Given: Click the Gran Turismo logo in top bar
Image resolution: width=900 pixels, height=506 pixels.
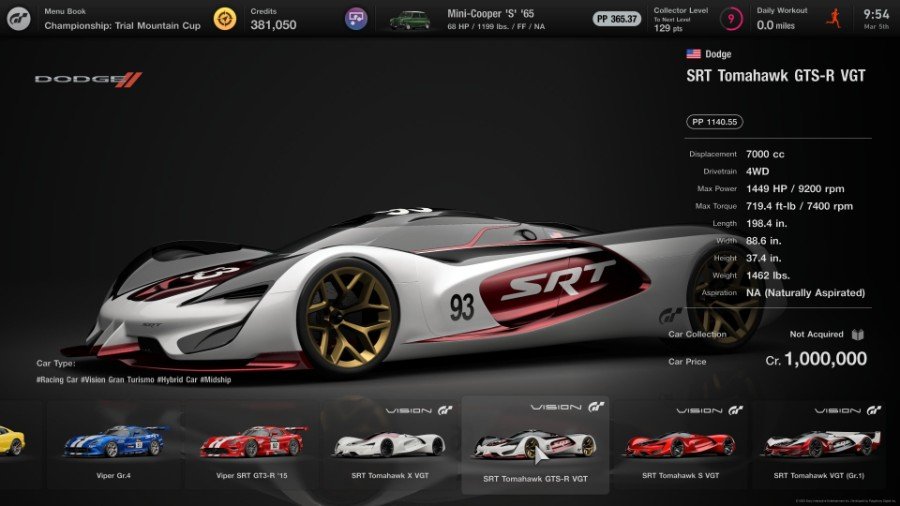Looking at the screenshot, I should pyautogui.click(x=20, y=18).
